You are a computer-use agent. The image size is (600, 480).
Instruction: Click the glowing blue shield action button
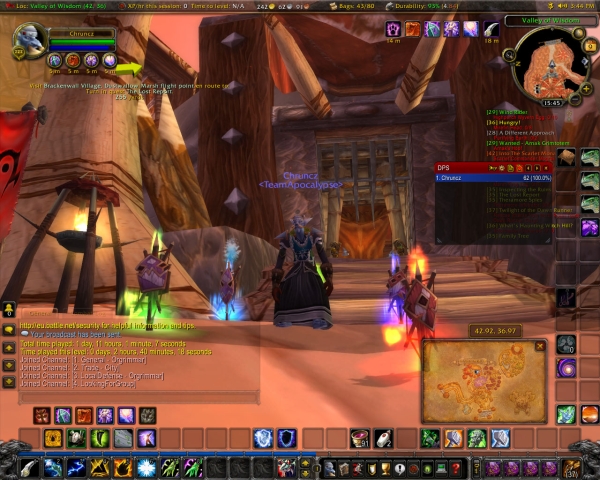[262, 437]
